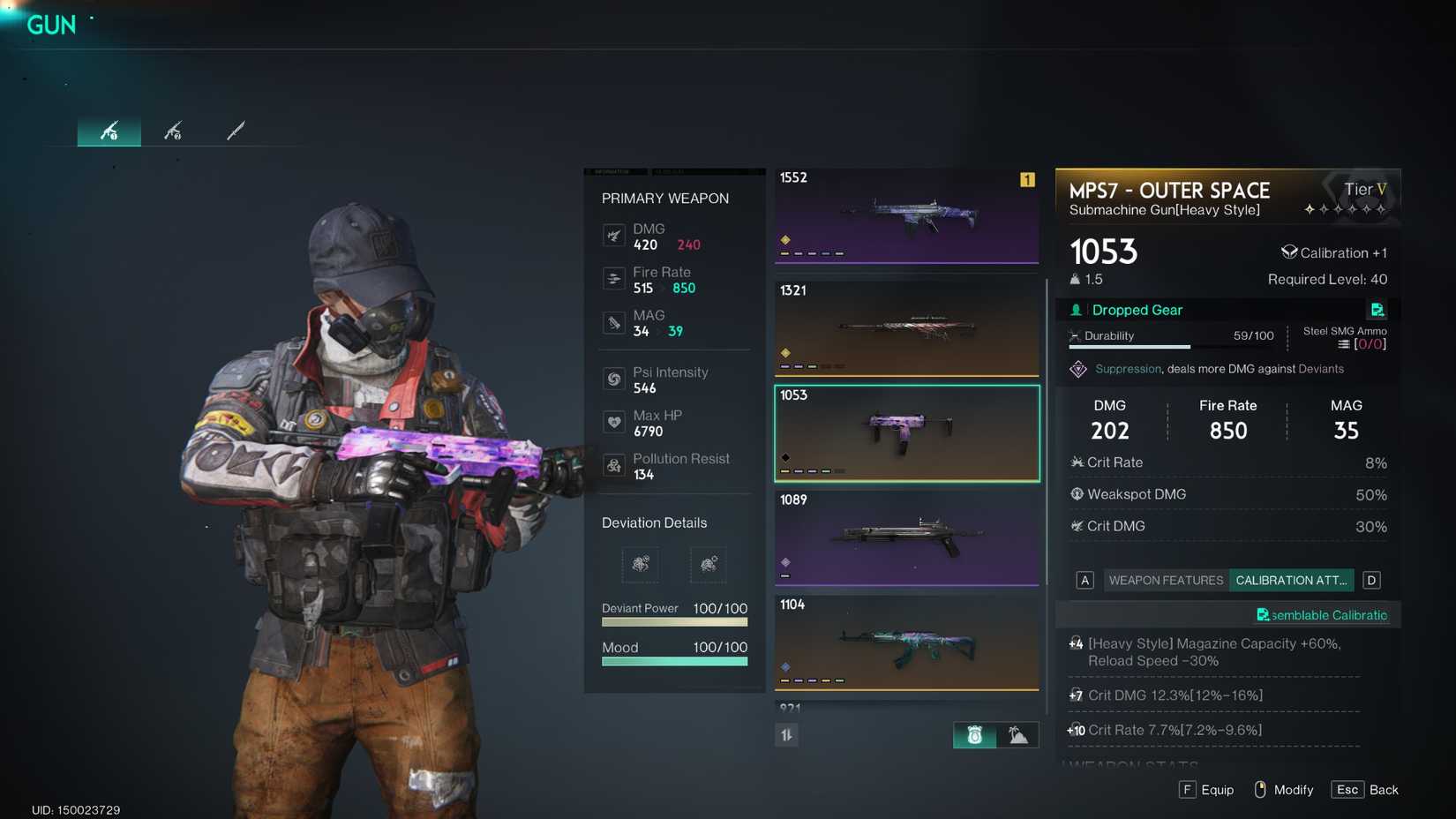Click the Durability progress bar
This screenshot has height=819, width=1456.
tap(1130, 346)
